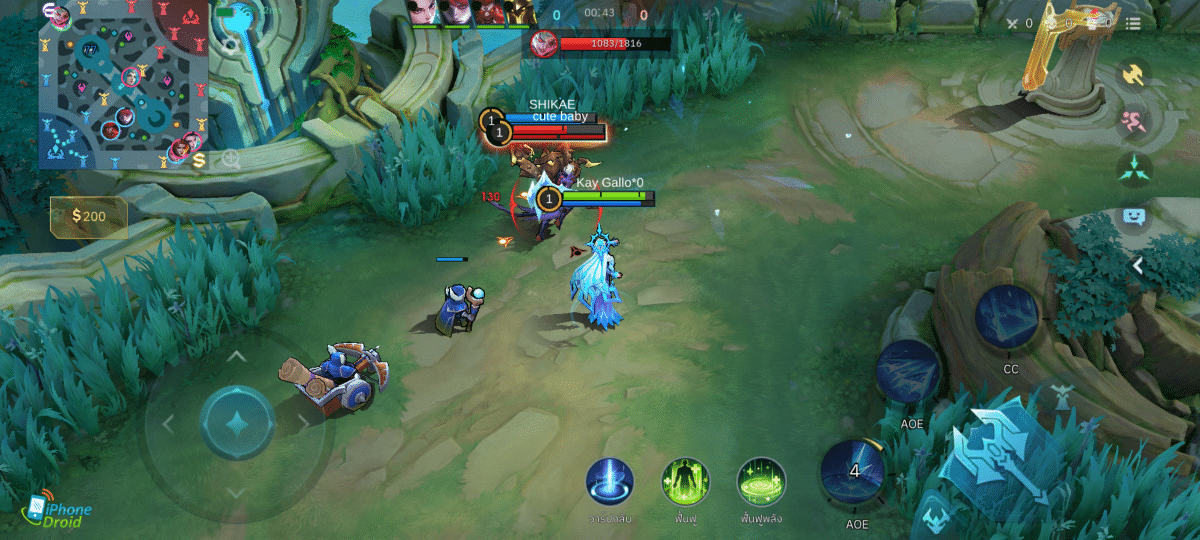Open the scoreboard list icon
This screenshot has width=1200, height=540.
coord(1133,24)
